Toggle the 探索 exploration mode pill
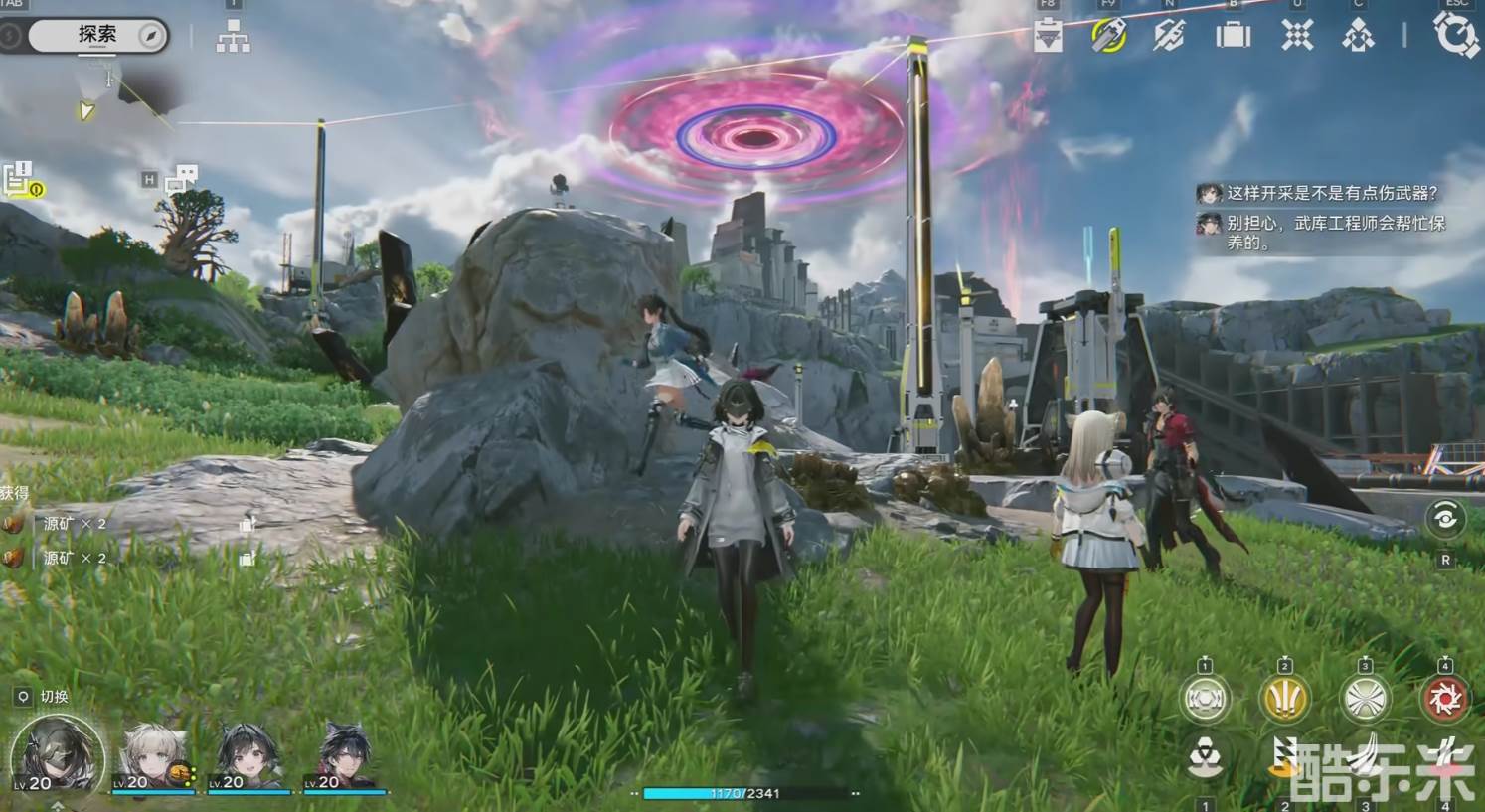 [x=97, y=36]
